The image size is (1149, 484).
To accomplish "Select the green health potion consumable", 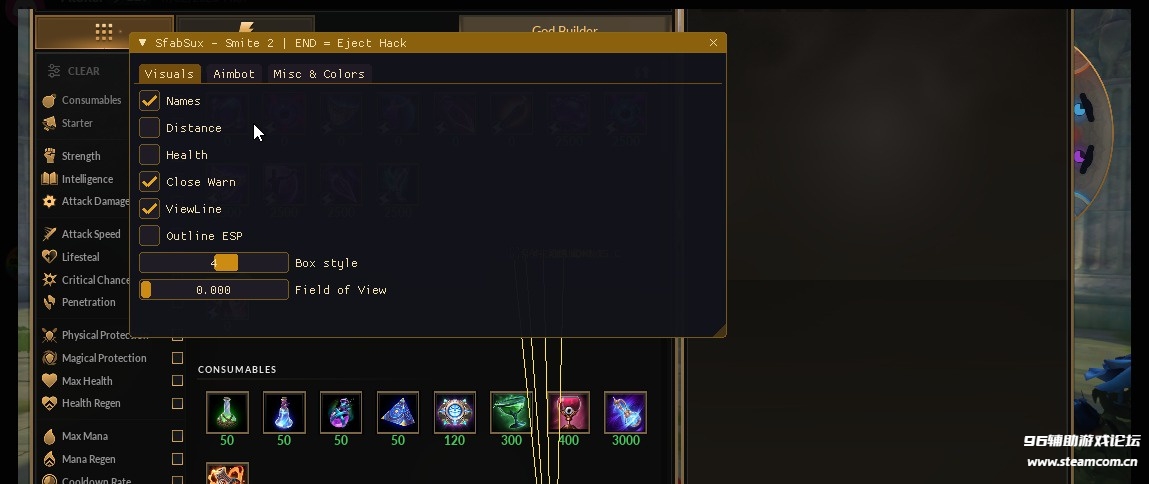I will 227,412.
